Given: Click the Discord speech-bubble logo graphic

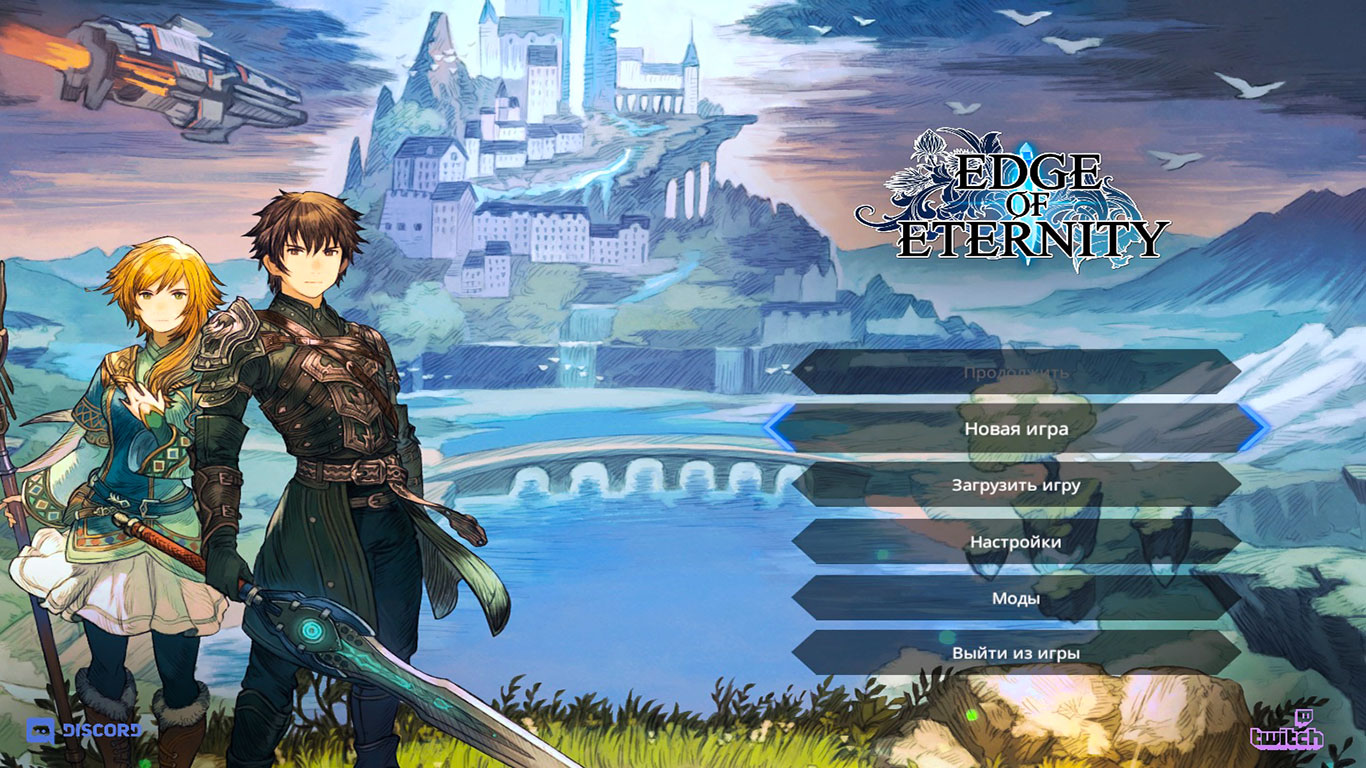Looking at the screenshot, I should [41, 731].
